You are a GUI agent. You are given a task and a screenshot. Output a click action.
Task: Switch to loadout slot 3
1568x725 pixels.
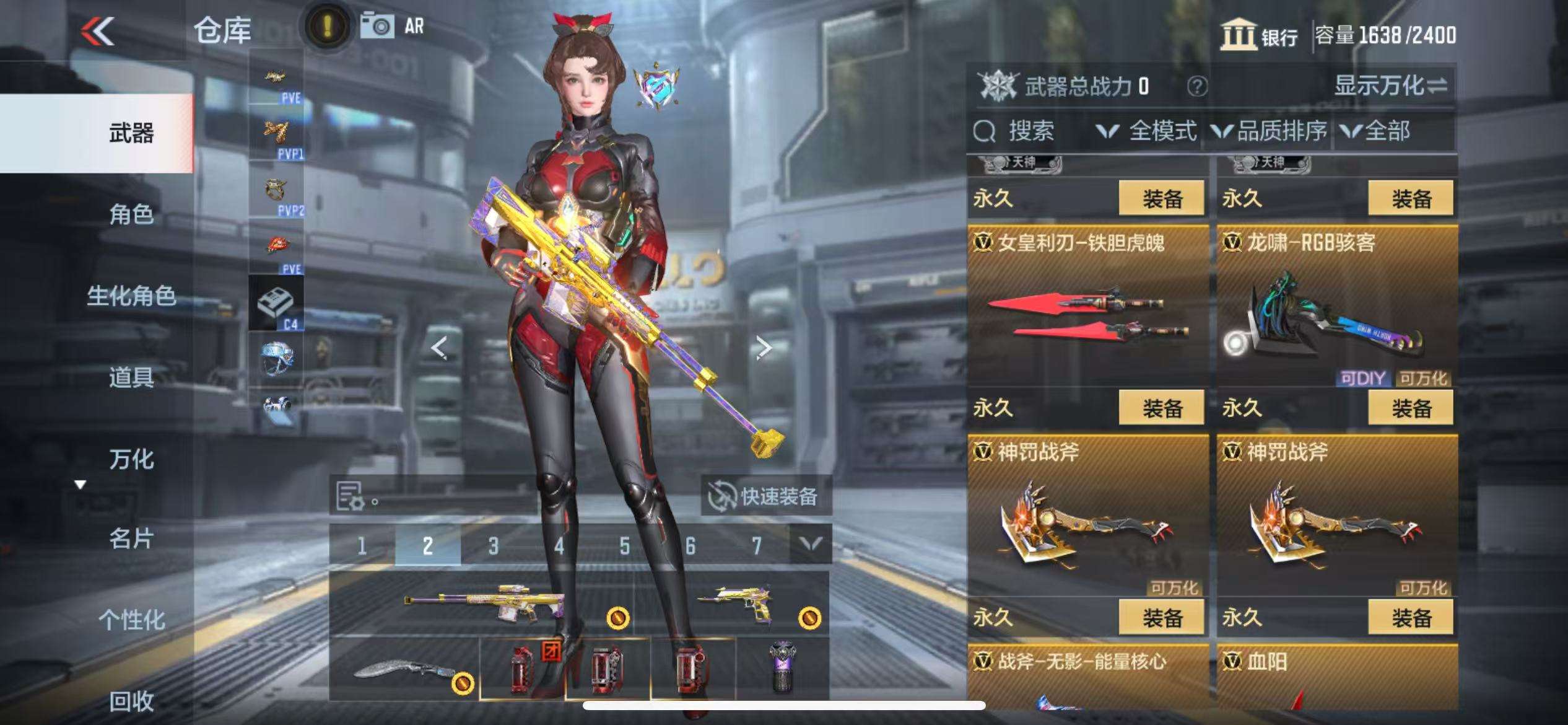pyautogui.click(x=493, y=546)
